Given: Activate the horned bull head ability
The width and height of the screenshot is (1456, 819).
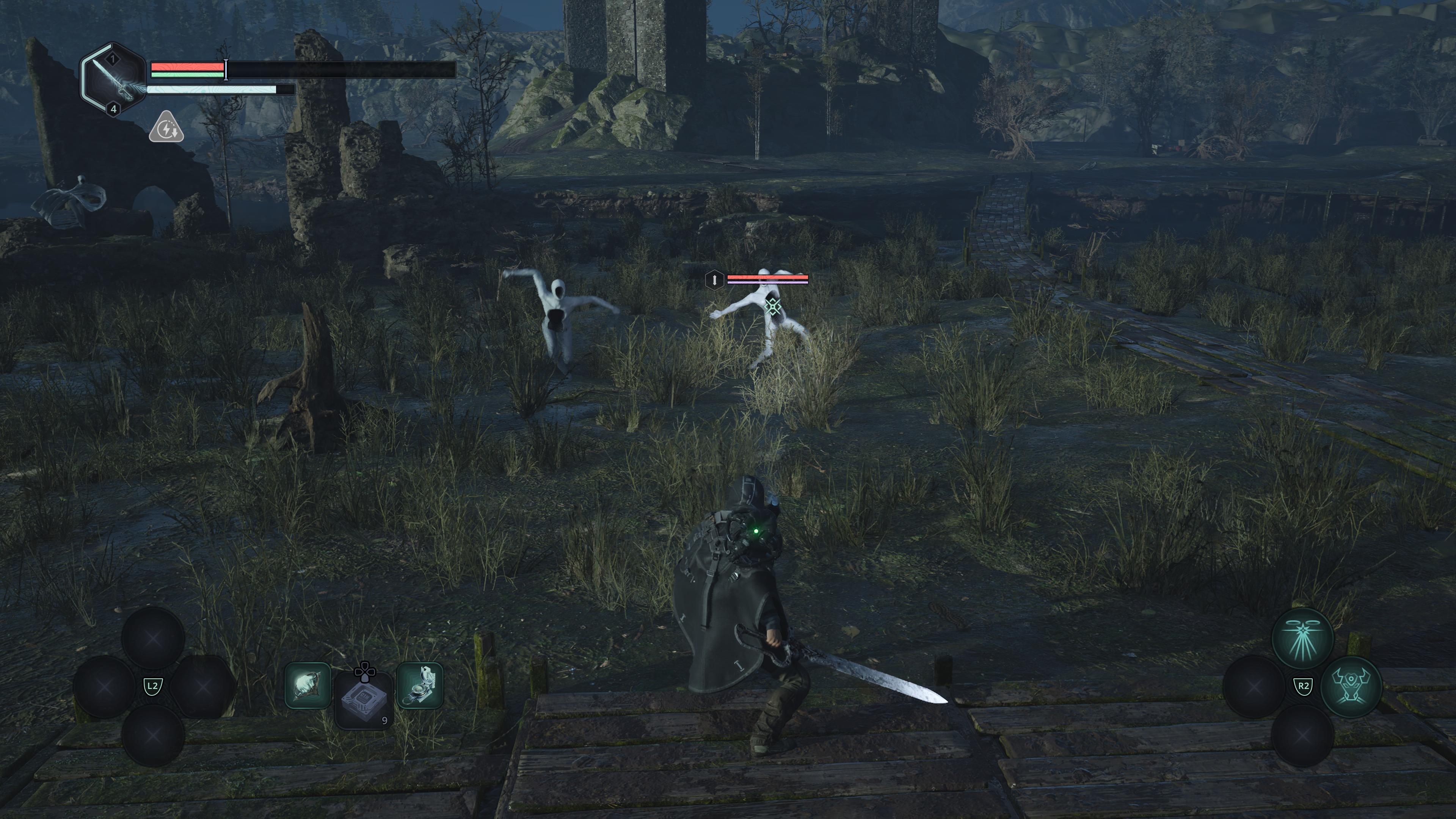Looking at the screenshot, I should click(x=1351, y=686).
